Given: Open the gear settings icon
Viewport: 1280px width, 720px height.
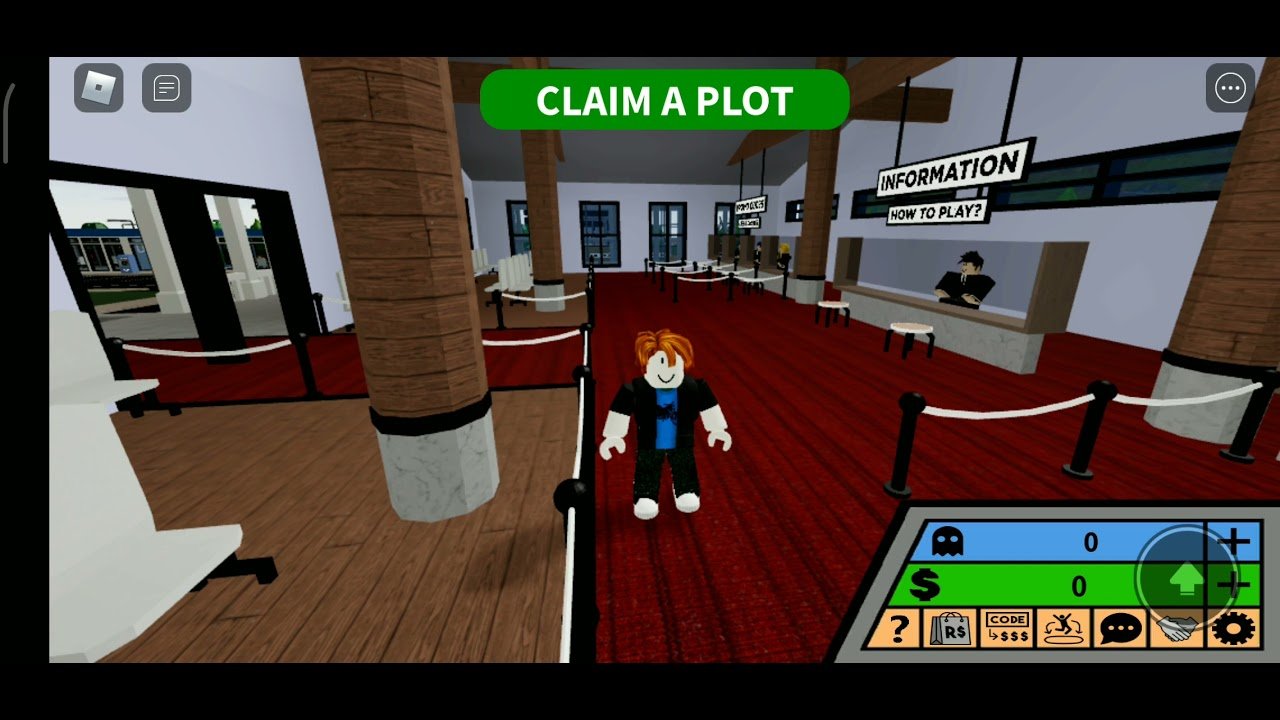Looking at the screenshot, I should tap(1235, 629).
